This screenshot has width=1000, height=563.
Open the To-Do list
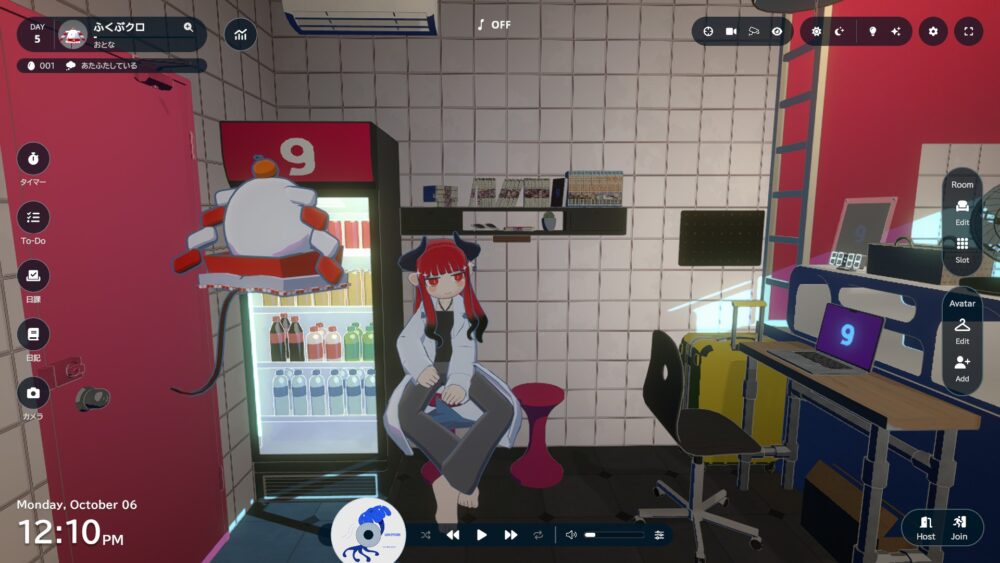tap(33, 218)
